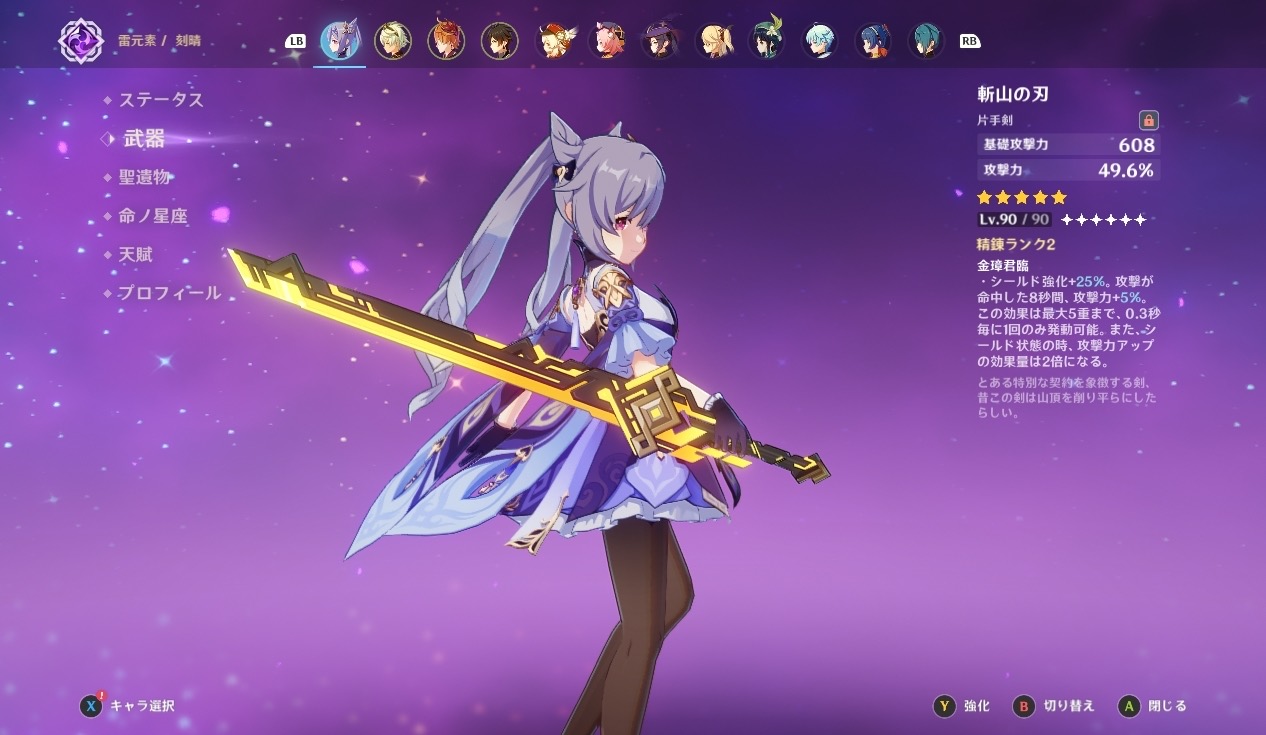
Task: Select Mona's portrait with the witch hat
Action: pyautogui.click(x=660, y=41)
